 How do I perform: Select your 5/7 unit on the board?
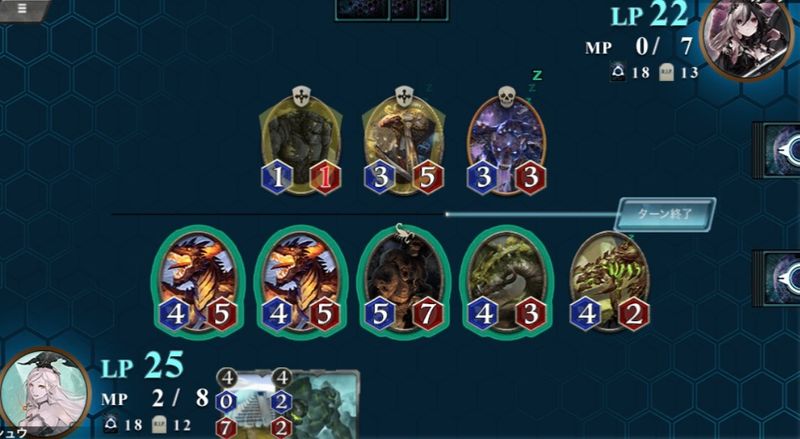pos(404,281)
